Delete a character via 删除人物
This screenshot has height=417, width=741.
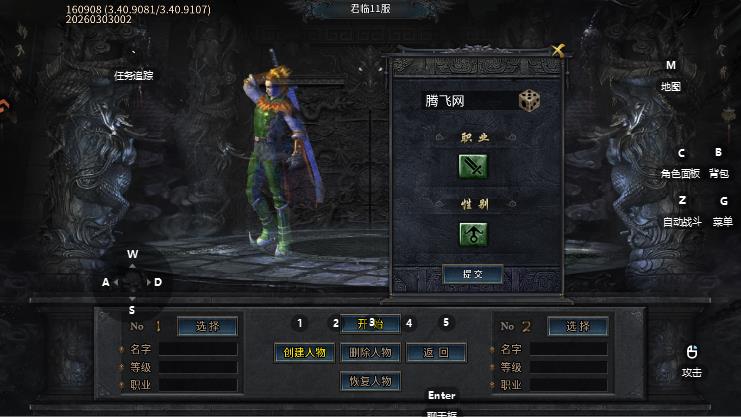[370, 352]
